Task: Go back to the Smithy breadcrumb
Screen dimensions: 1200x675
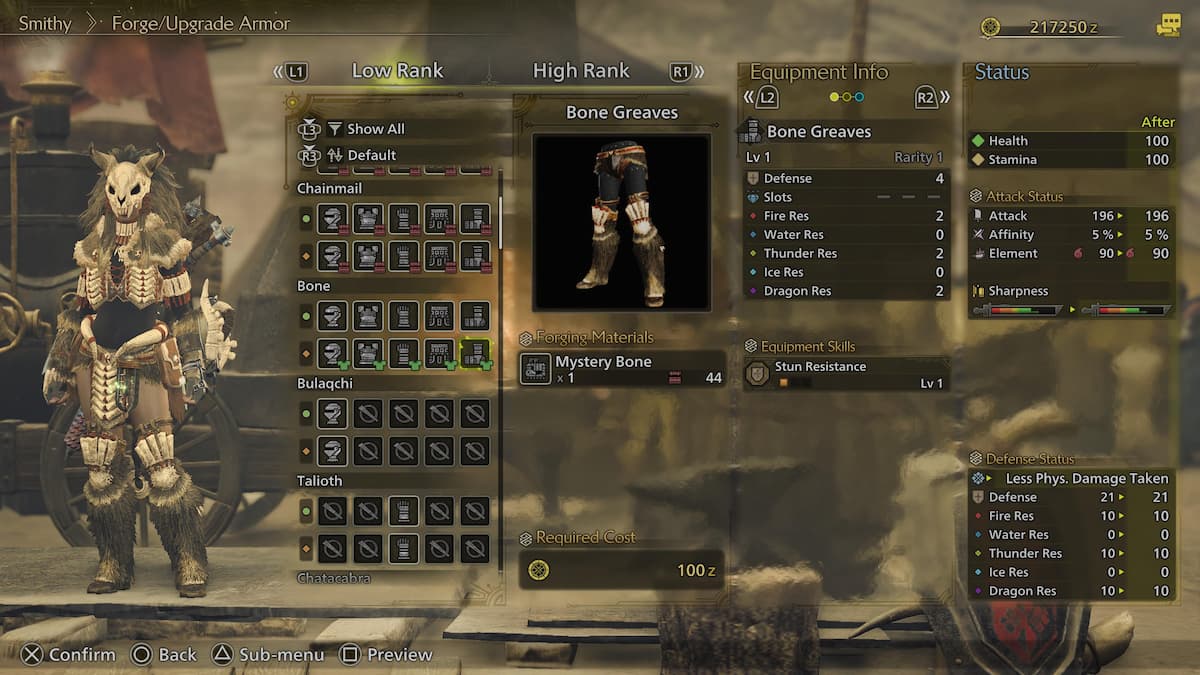Action: 45,23
